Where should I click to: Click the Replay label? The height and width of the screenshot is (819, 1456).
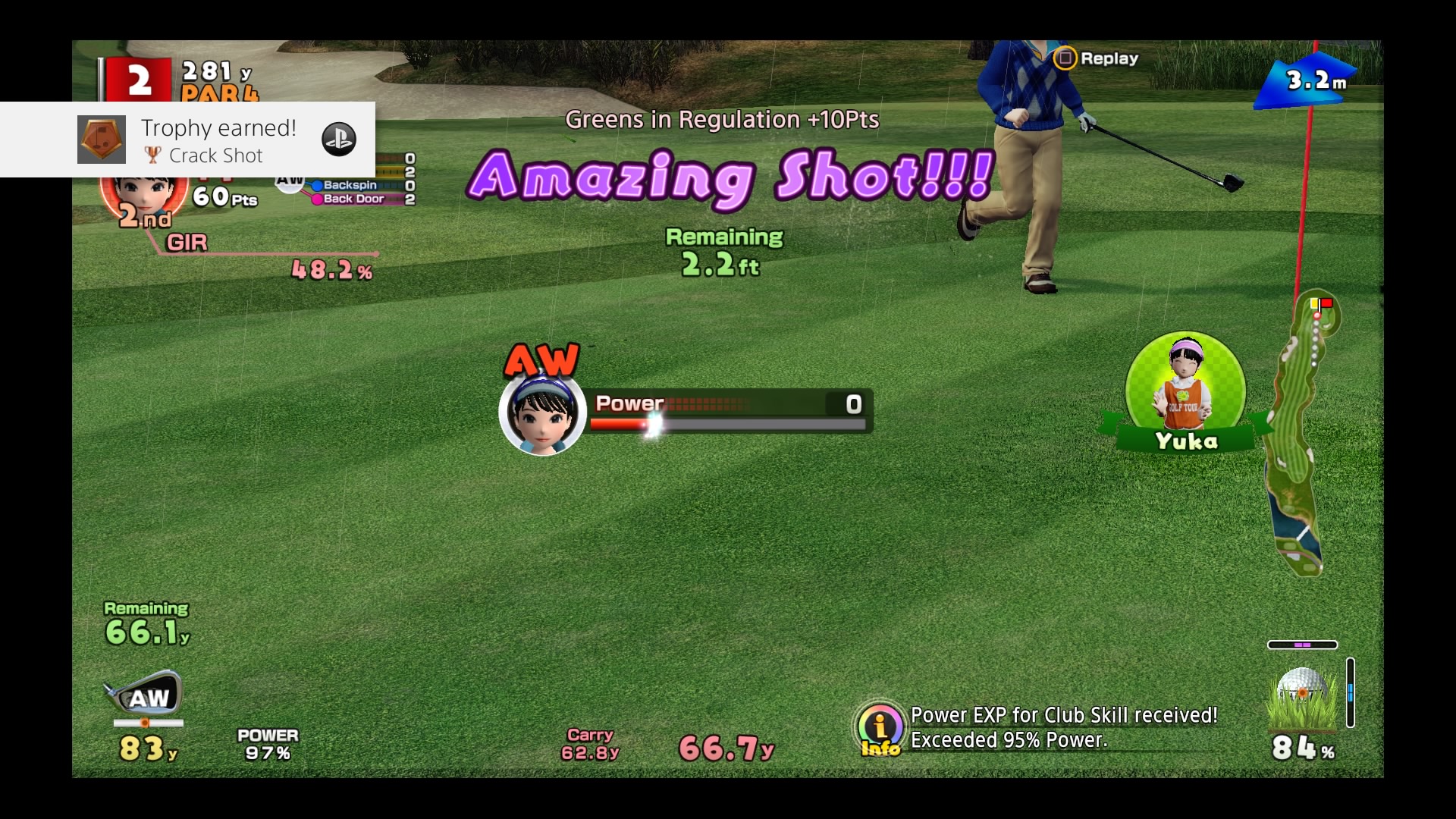pyautogui.click(x=1109, y=58)
